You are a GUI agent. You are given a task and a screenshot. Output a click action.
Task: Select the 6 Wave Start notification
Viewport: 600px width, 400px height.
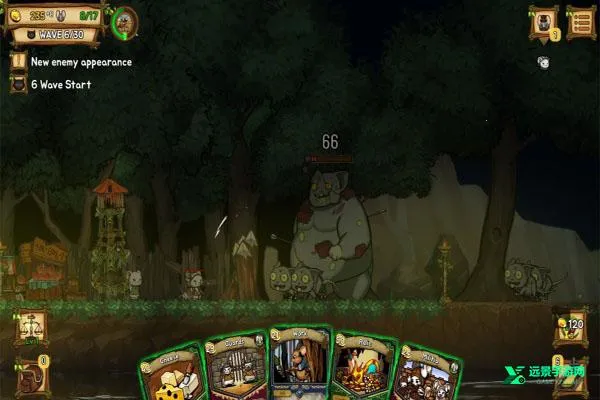point(60,84)
